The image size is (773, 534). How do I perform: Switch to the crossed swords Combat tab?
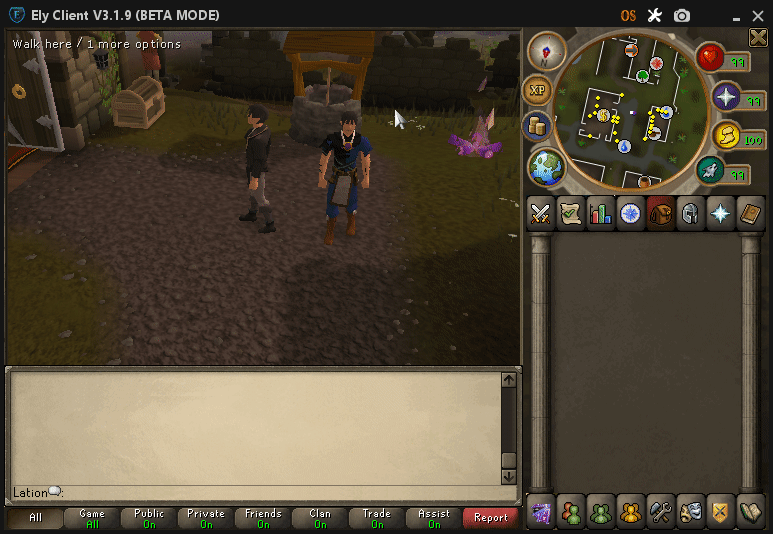tap(541, 213)
